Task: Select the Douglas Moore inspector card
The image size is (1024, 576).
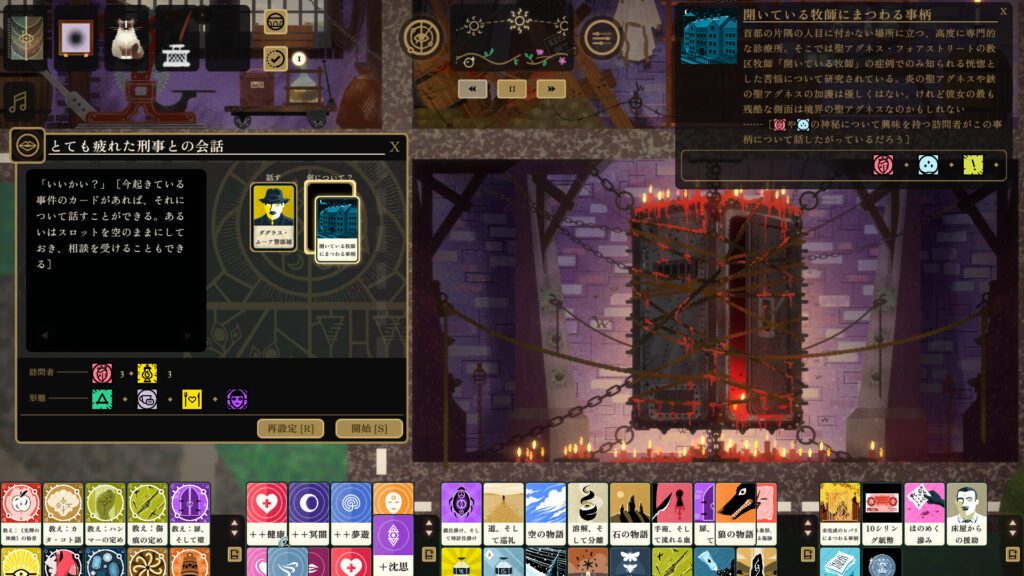Action: [x=273, y=217]
